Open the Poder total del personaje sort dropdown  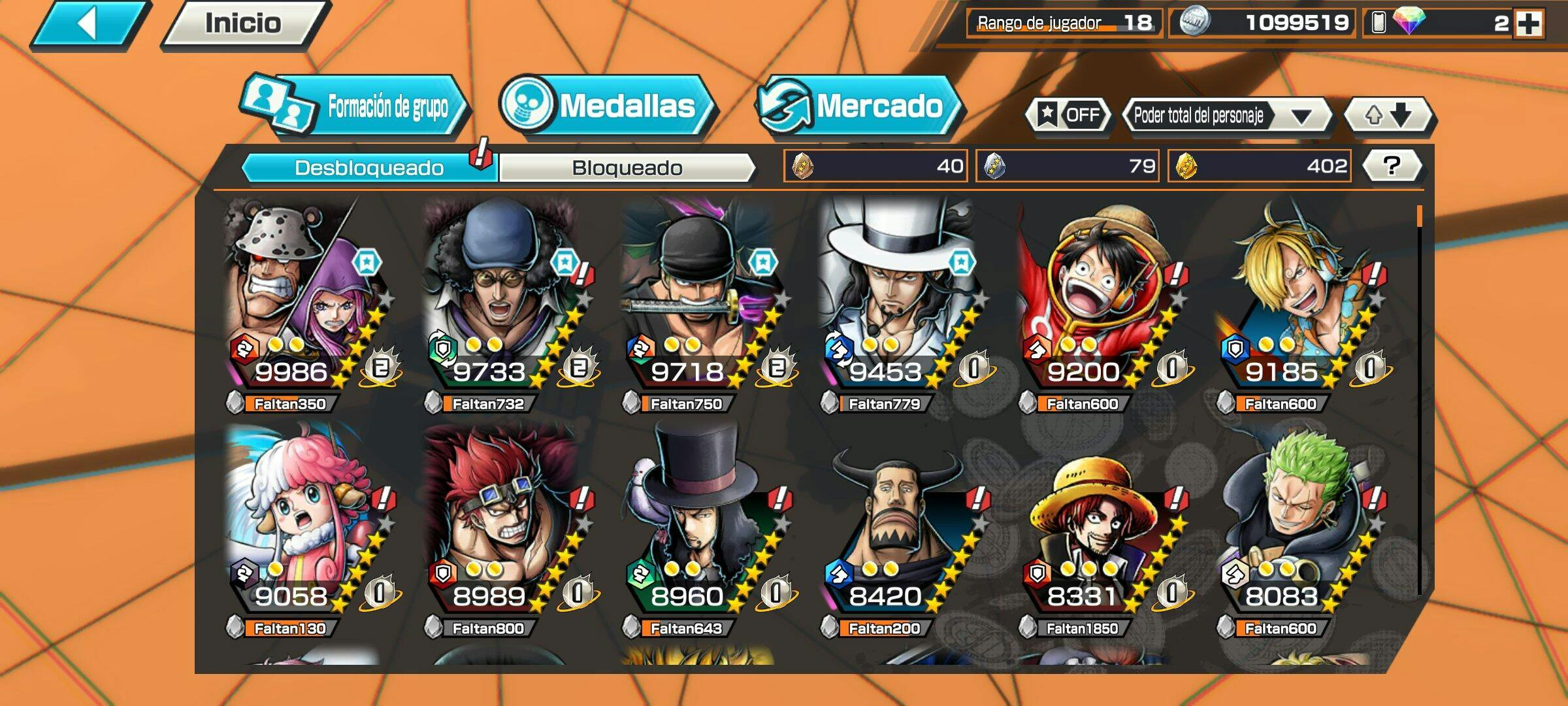click(x=1226, y=116)
